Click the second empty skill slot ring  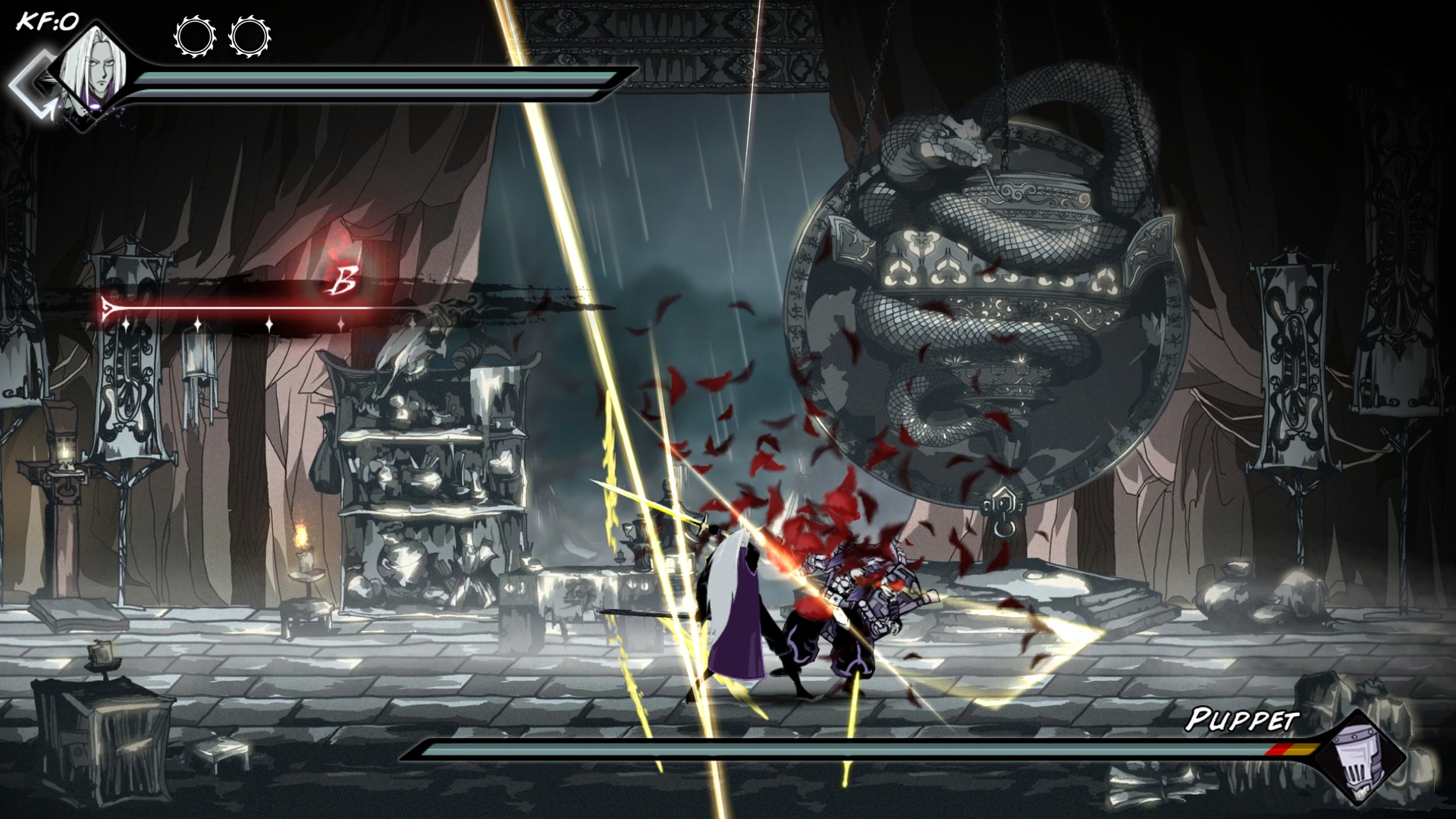click(250, 36)
